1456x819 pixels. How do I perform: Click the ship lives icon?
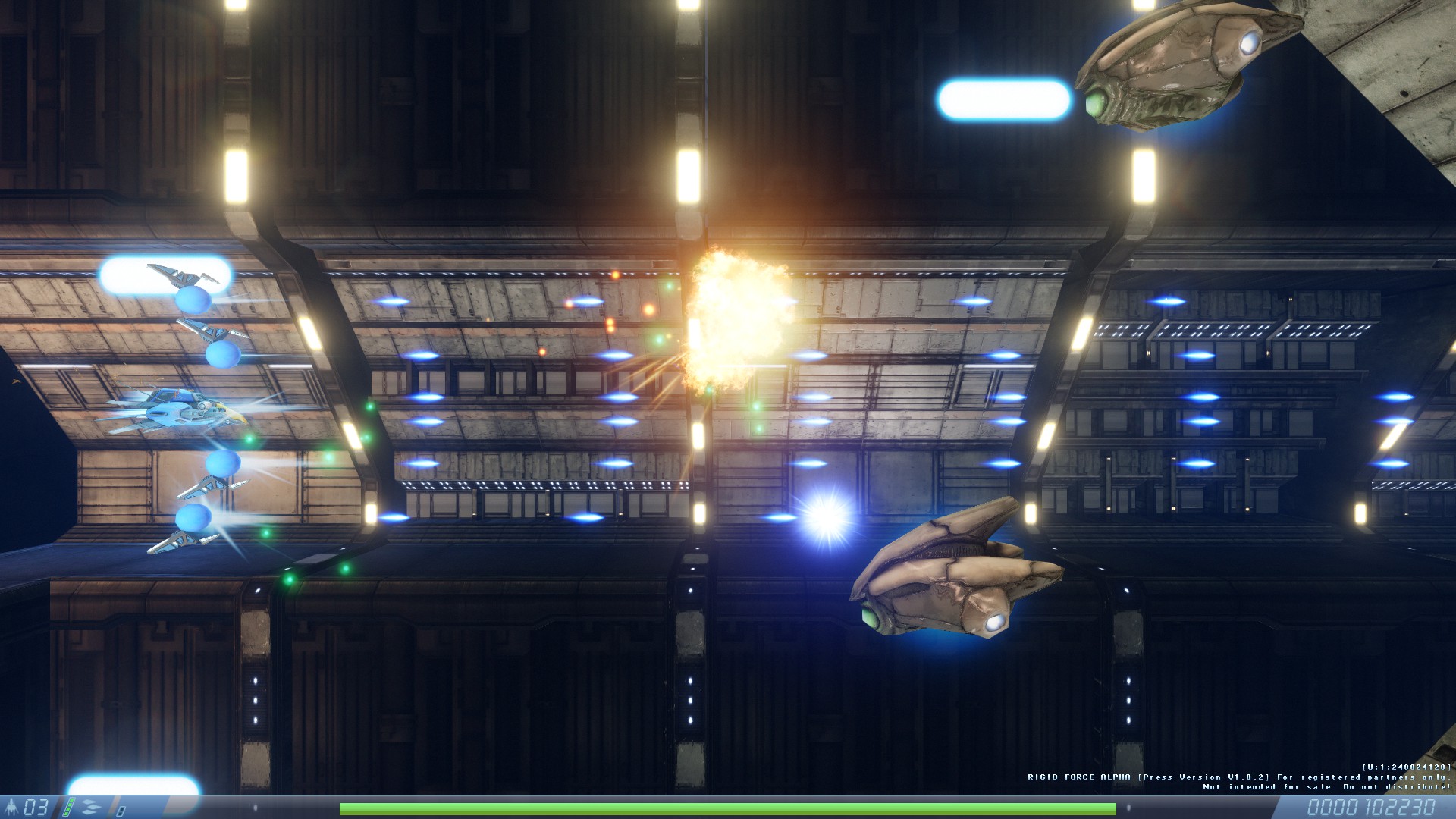click(12, 807)
